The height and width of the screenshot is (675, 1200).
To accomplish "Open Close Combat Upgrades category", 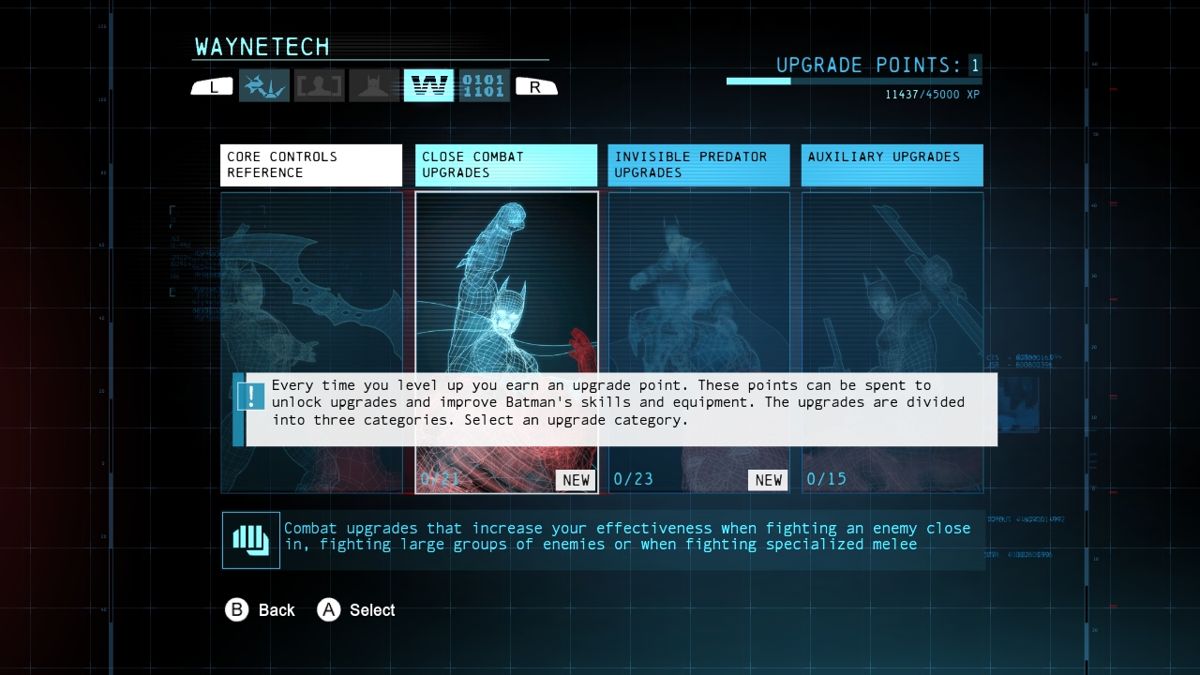I will pos(506,165).
